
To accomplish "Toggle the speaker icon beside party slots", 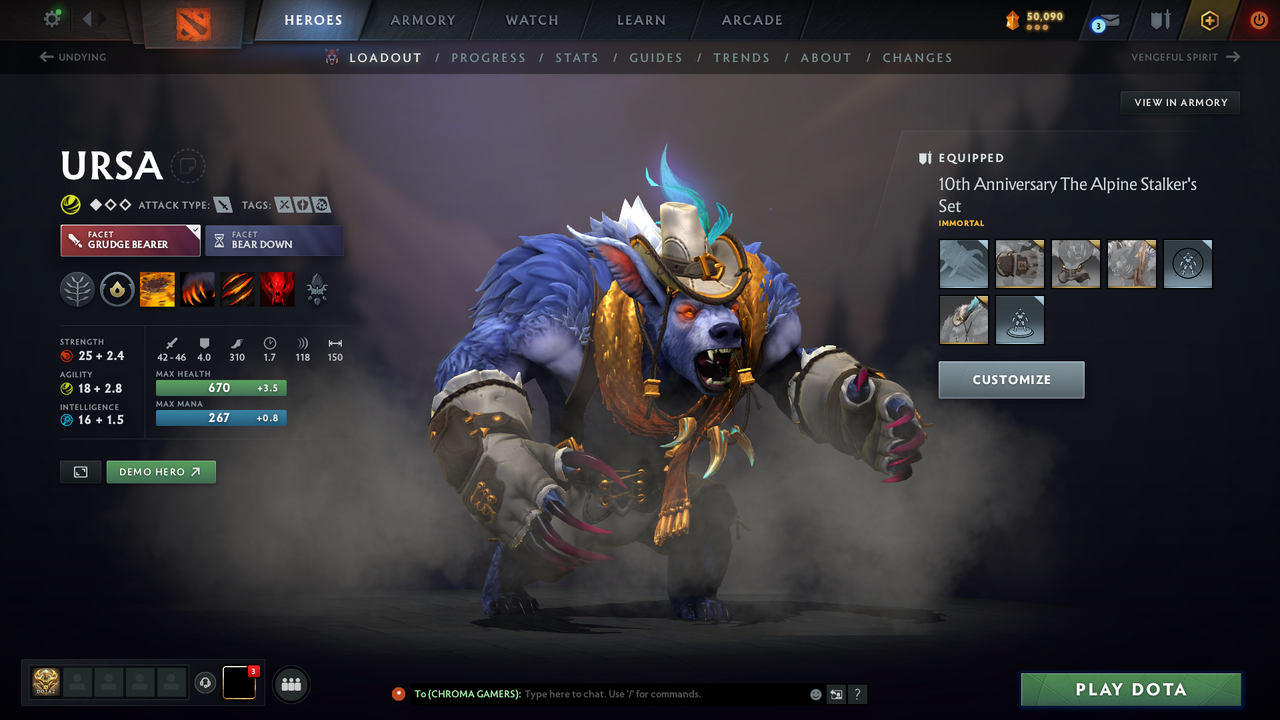I will tap(207, 684).
